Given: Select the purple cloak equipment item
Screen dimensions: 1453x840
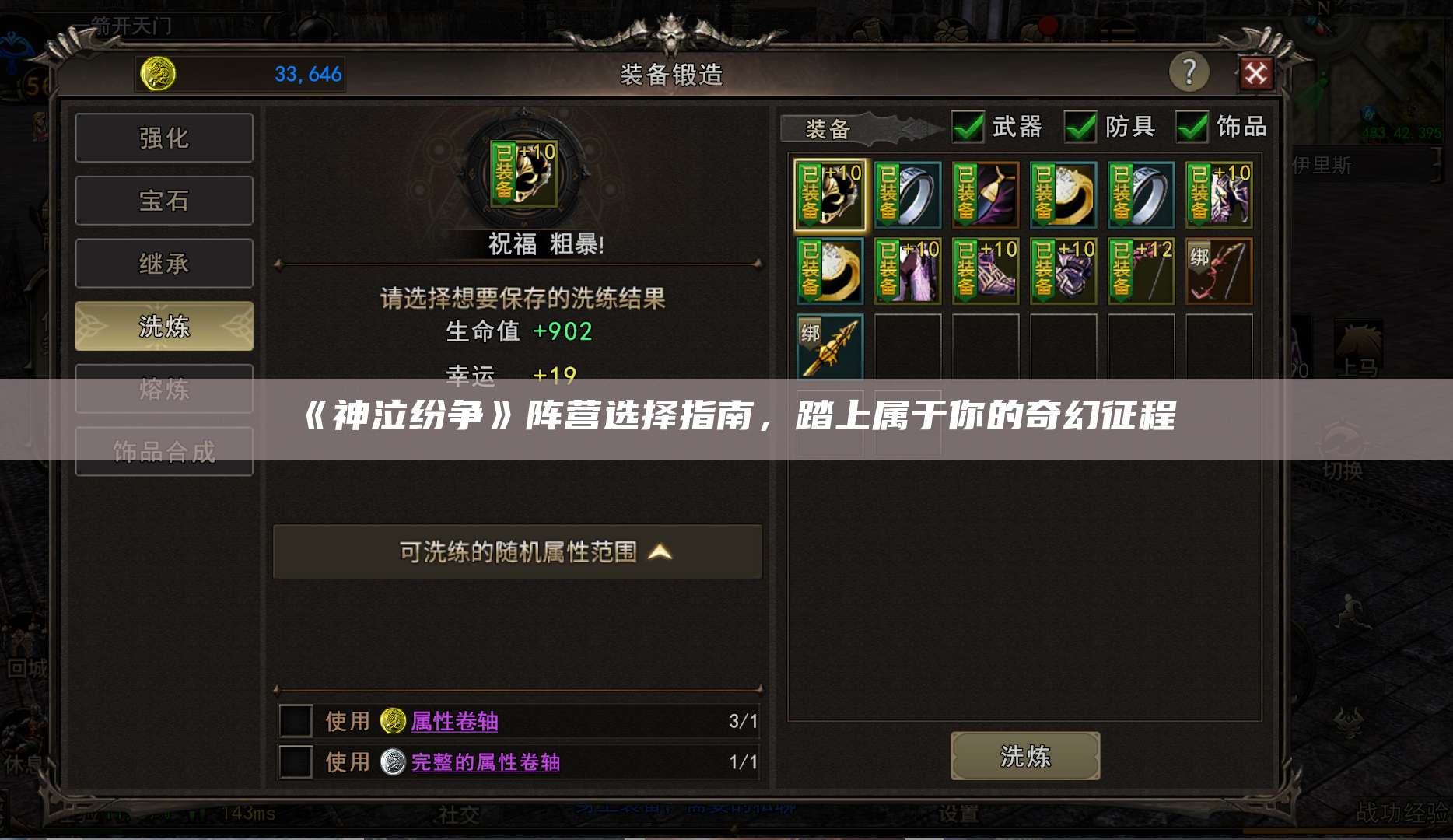Looking at the screenshot, I should coord(985,194).
